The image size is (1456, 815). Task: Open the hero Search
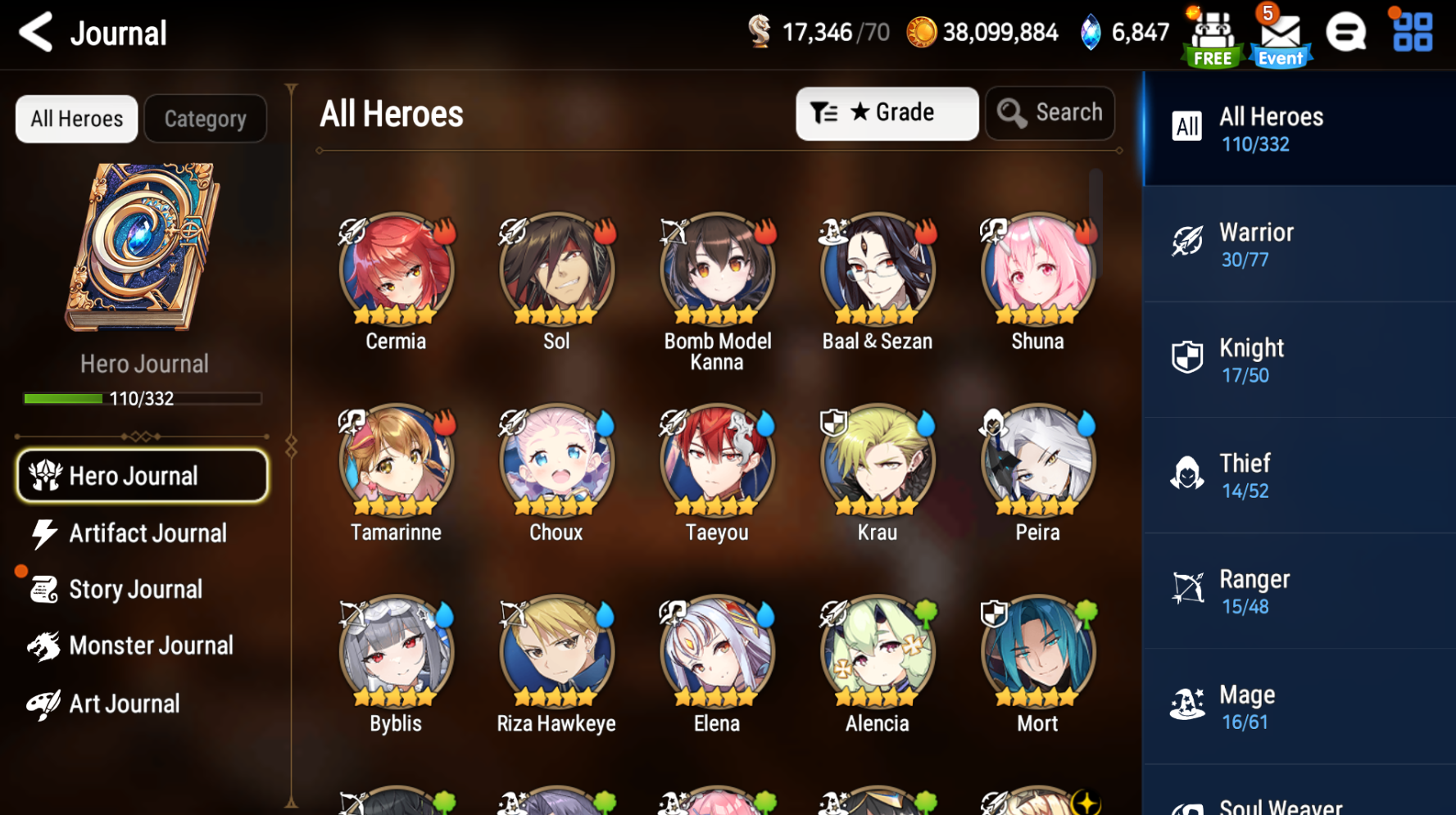(x=1050, y=113)
